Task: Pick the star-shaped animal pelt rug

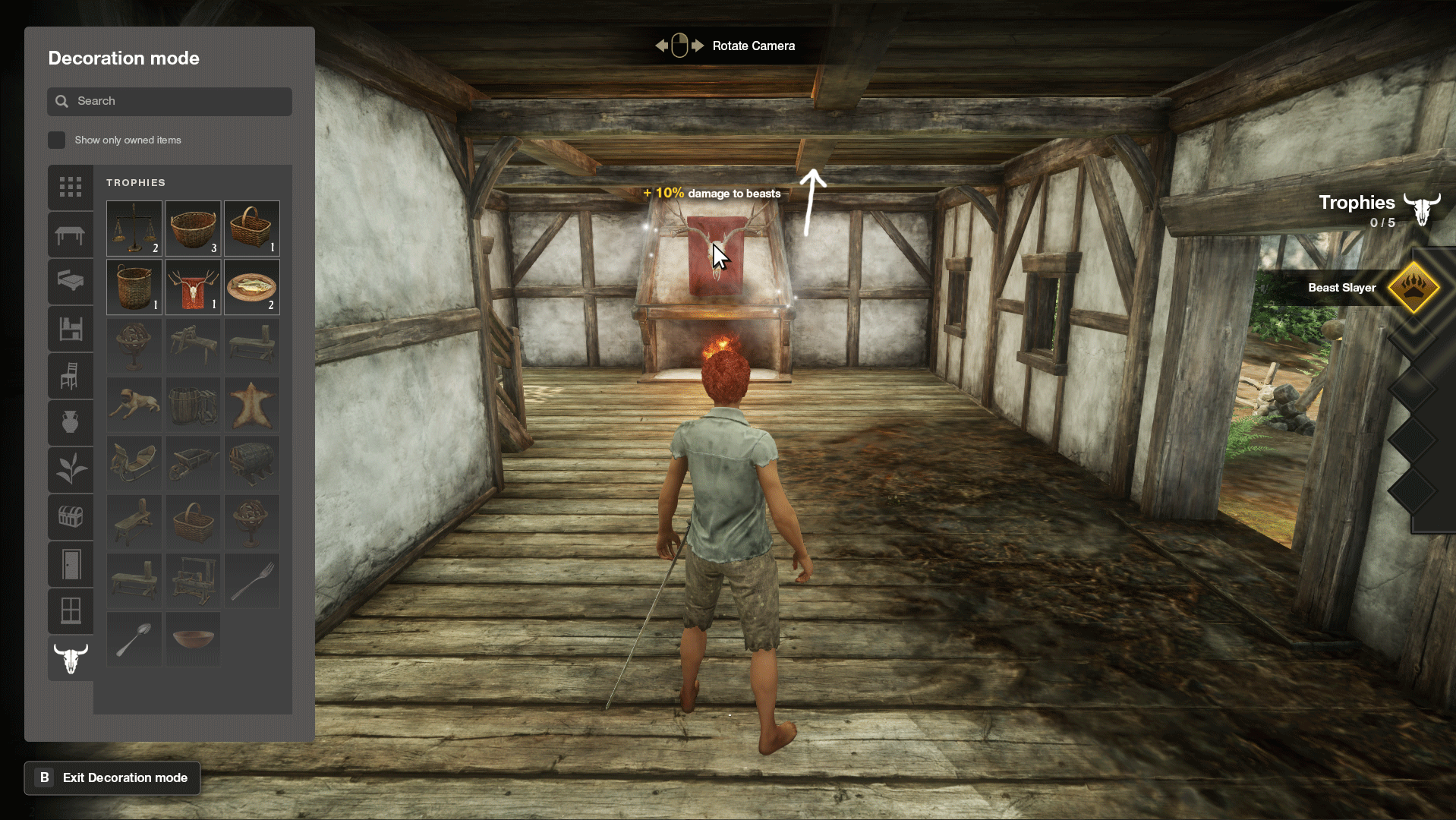Action: tap(252, 405)
